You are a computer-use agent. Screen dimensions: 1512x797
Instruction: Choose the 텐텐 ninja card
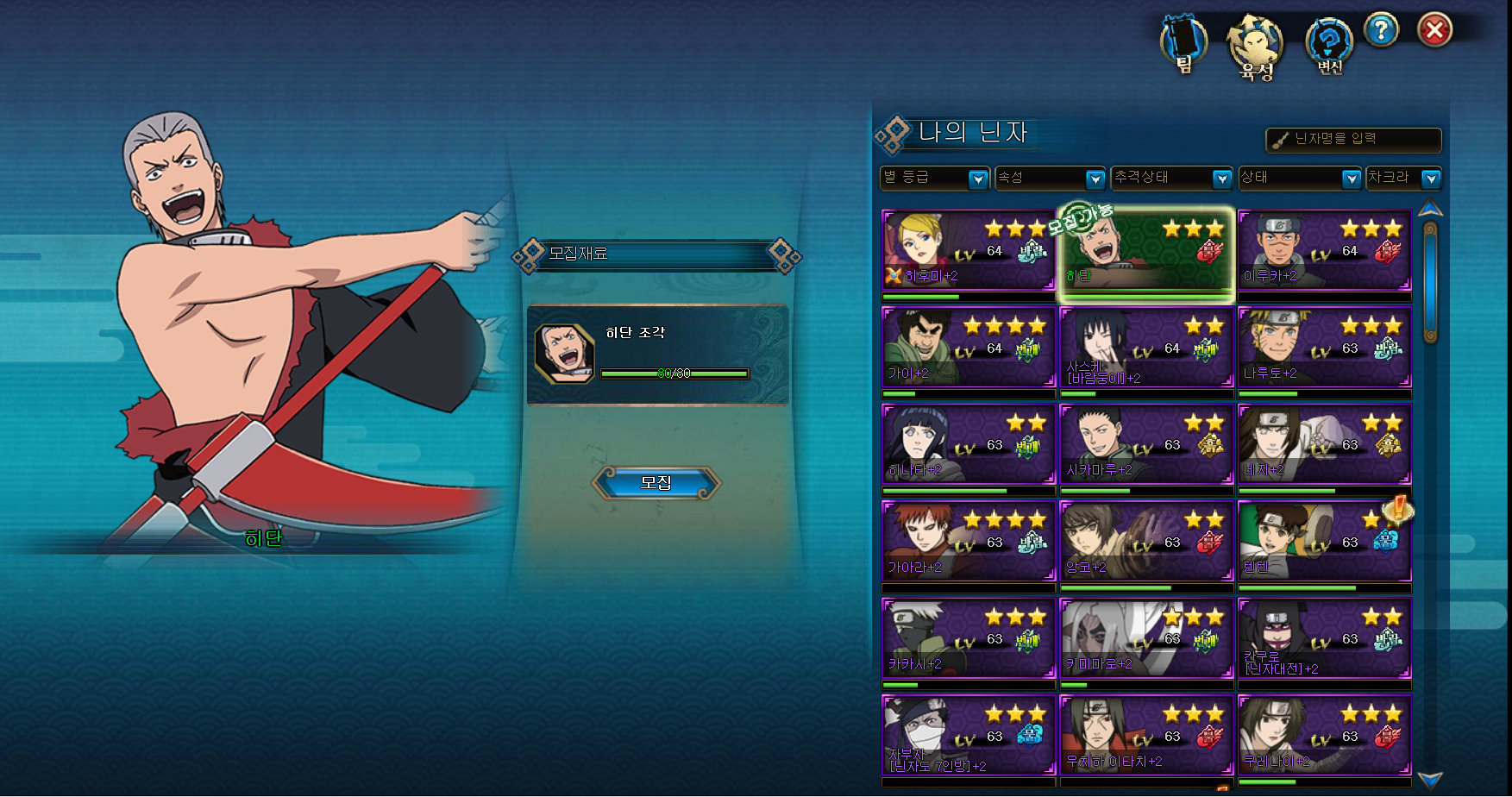pyautogui.click(x=1324, y=542)
